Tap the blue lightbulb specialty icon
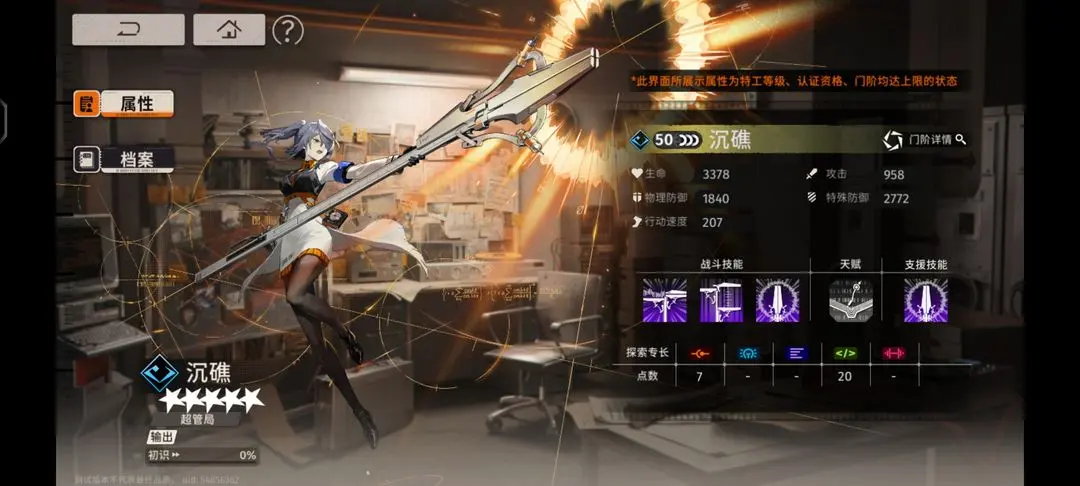This screenshot has width=1080, height=486. pyautogui.click(x=747, y=353)
